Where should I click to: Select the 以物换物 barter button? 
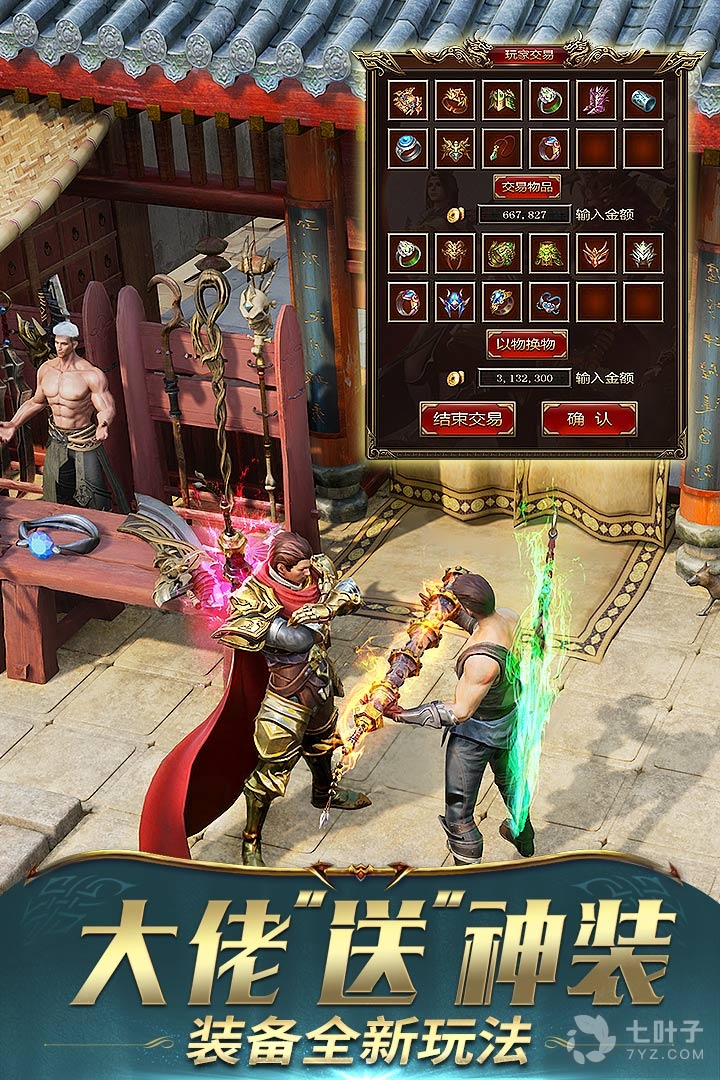point(527,344)
